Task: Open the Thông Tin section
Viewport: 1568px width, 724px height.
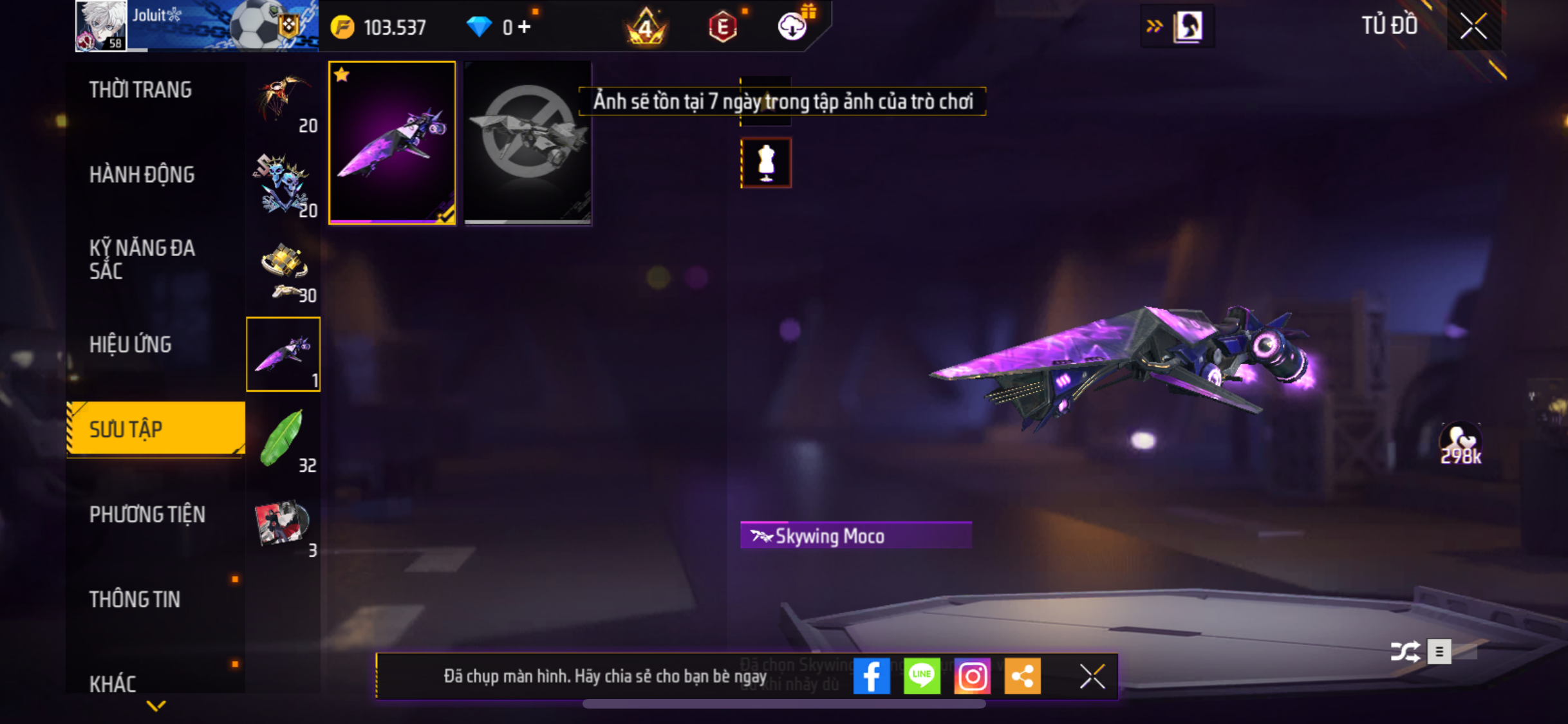Action: (x=135, y=599)
